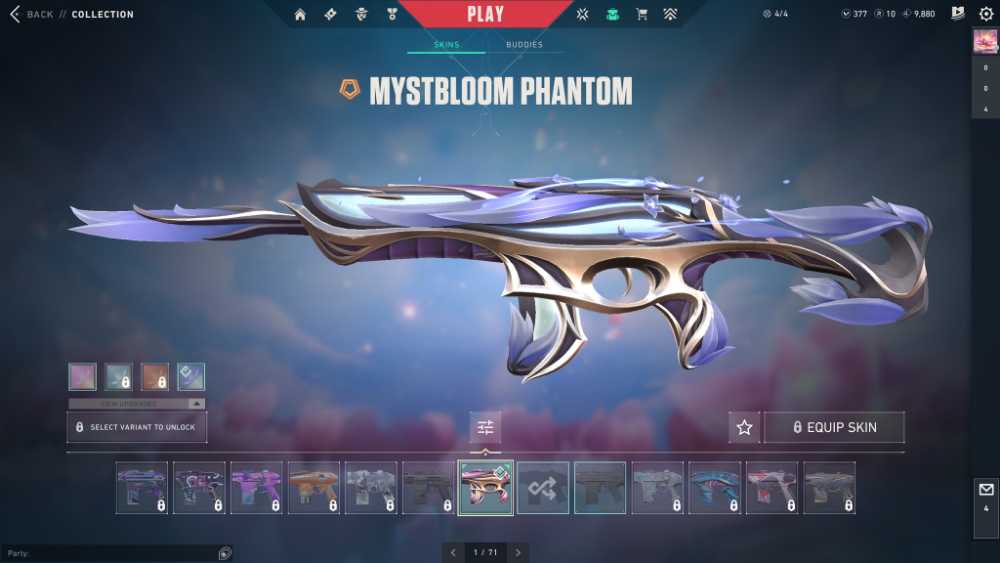Open the player avatar in social sidebar
The width and height of the screenshot is (1000, 563).
pos(985,41)
